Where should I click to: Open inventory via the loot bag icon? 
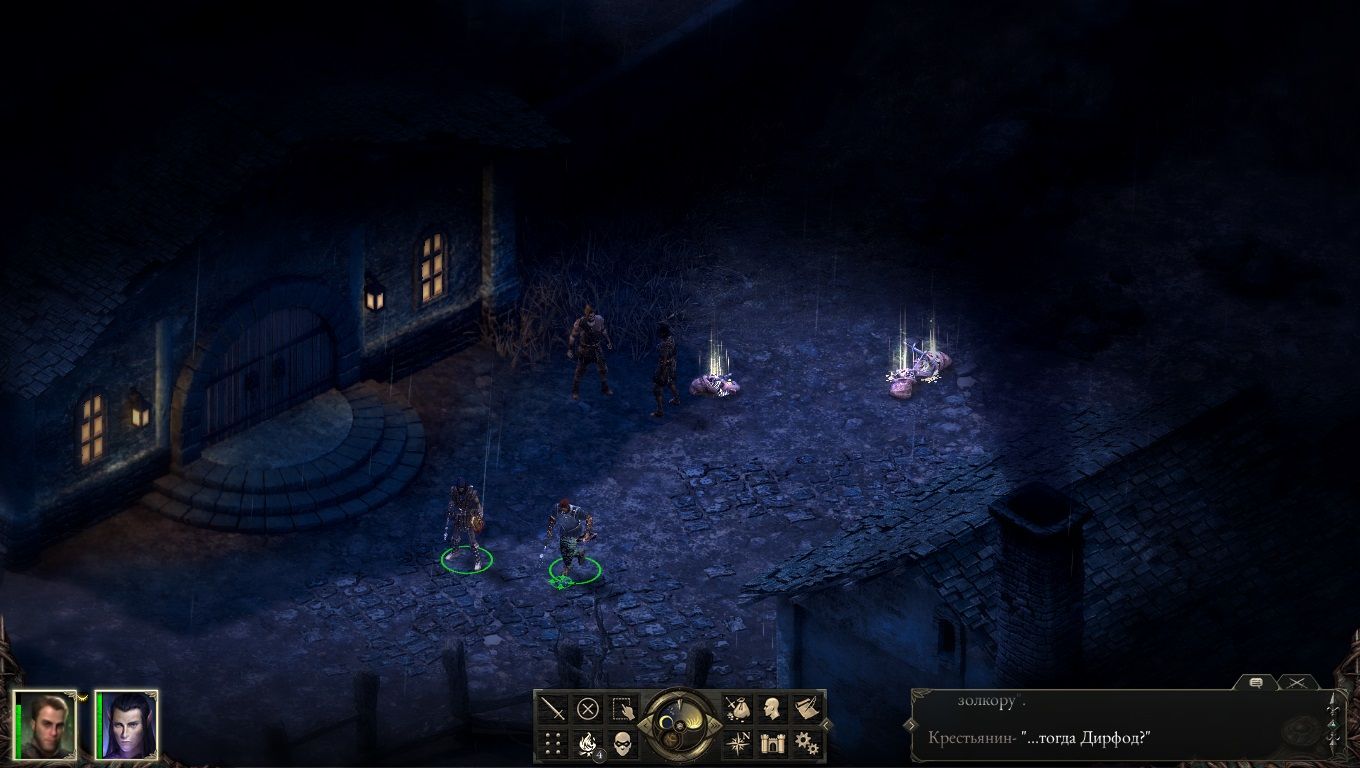pos(738,709)
